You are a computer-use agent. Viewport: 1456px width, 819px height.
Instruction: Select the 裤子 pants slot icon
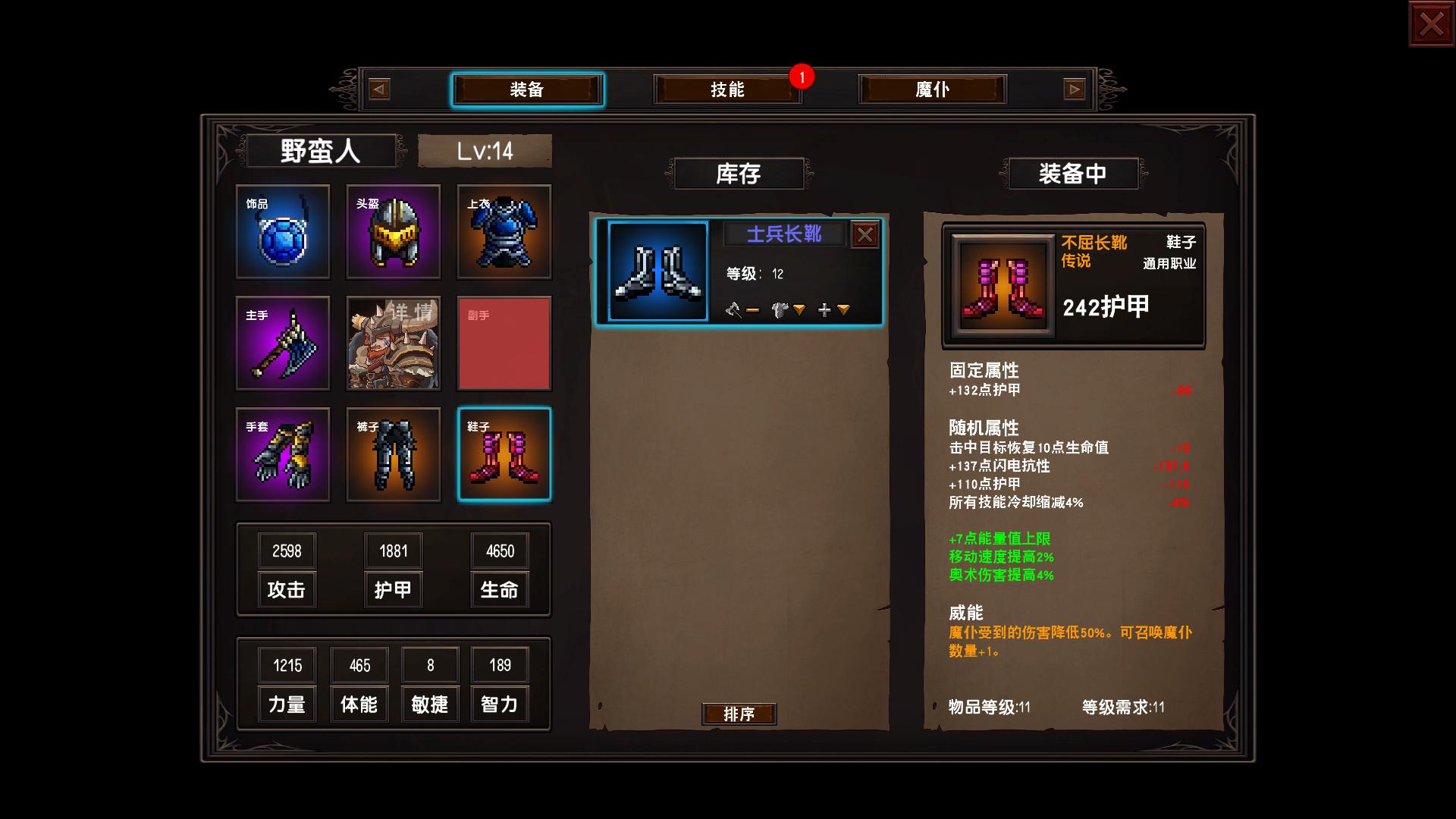tap(393, 454)
